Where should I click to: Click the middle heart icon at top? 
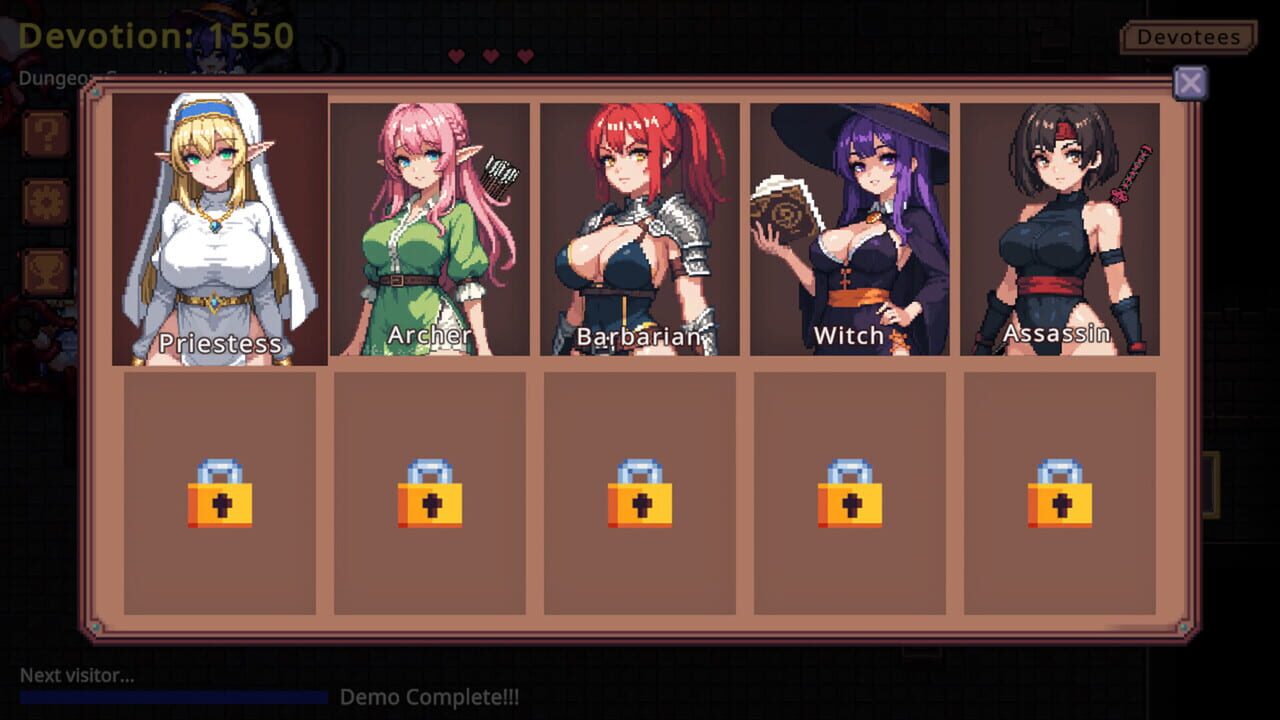(489, 54)
